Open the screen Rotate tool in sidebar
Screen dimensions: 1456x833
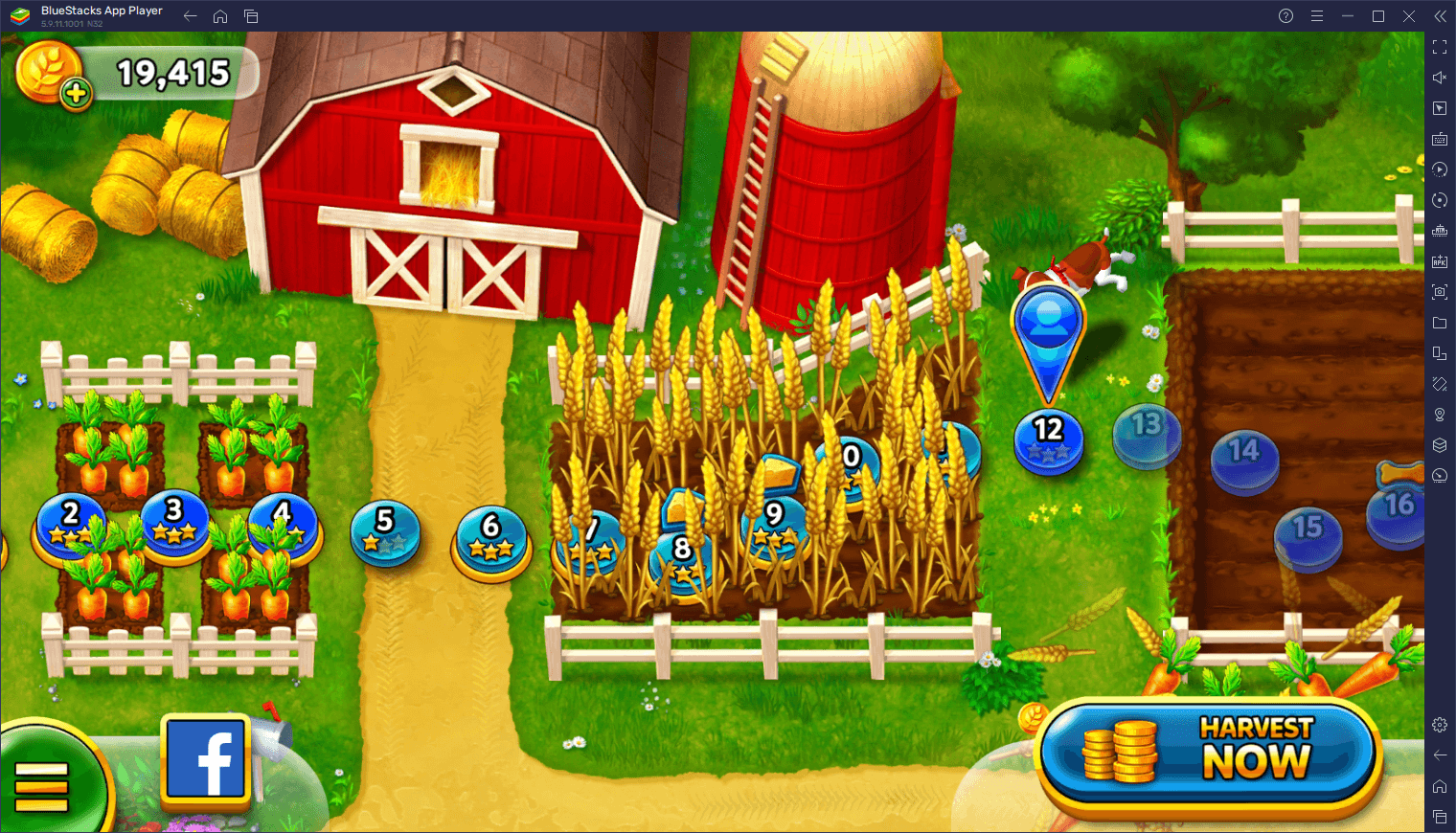click(1440, 200)
